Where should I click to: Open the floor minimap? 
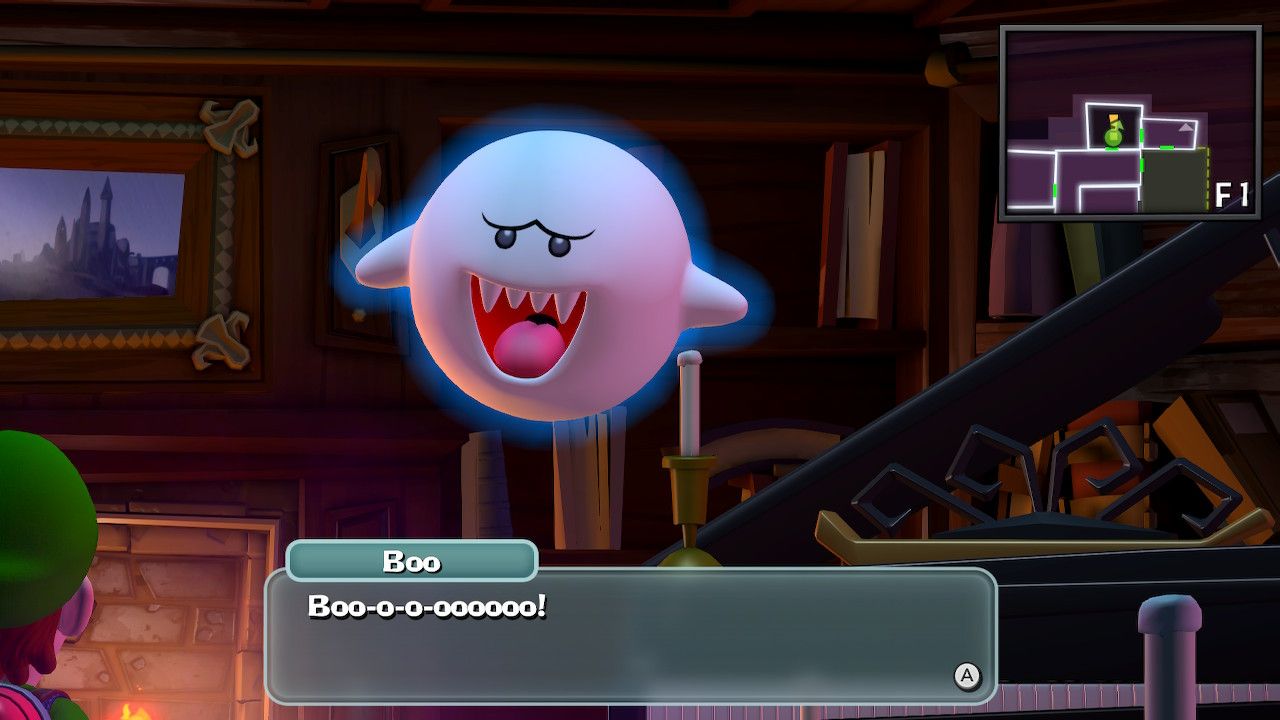(x=1130, y=122)
